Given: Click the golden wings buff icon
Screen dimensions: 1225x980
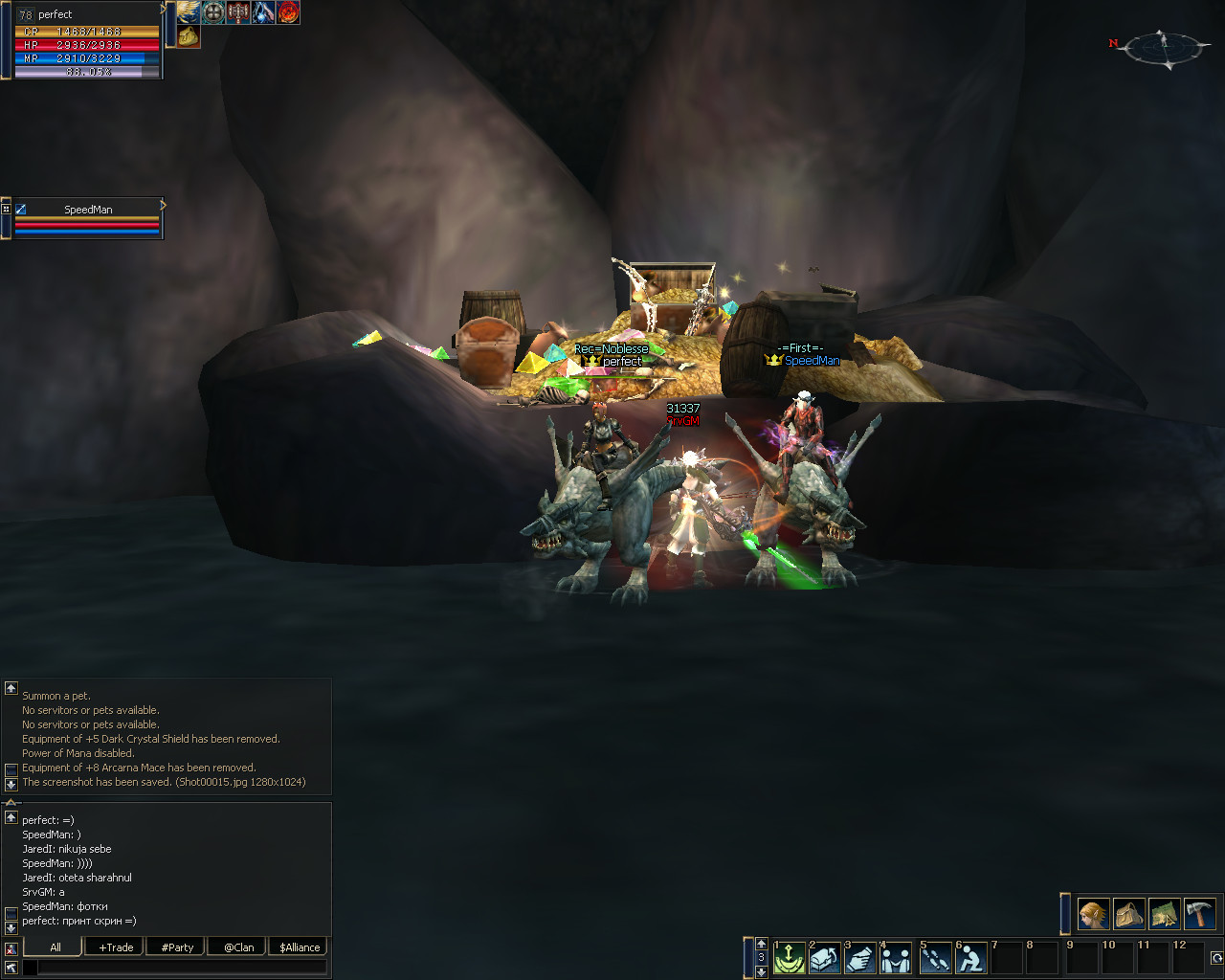Looking at the screenshot, I should (x=189, y=12).
